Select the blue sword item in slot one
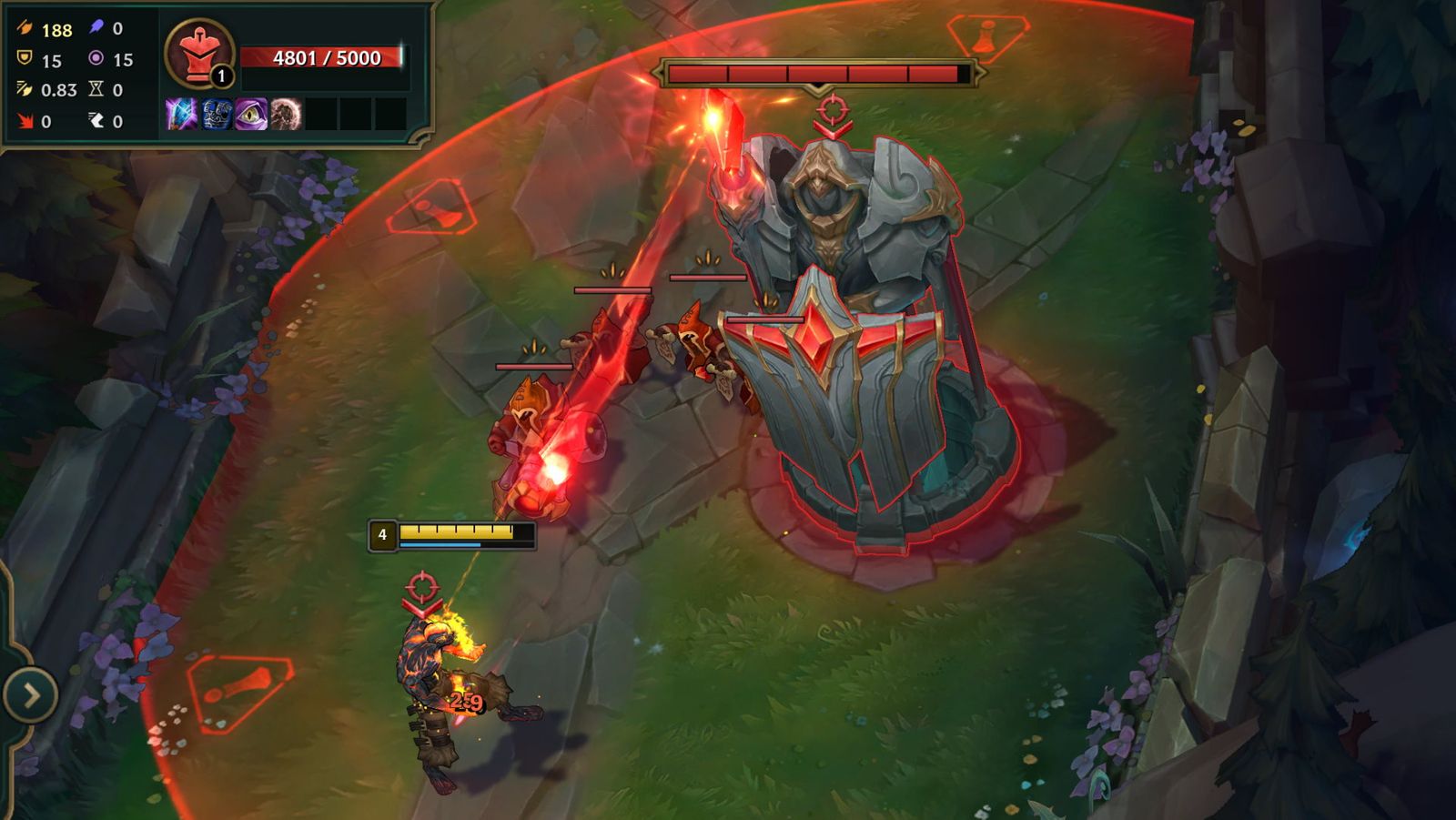1456x820 pixels. (x=181, y=114)
